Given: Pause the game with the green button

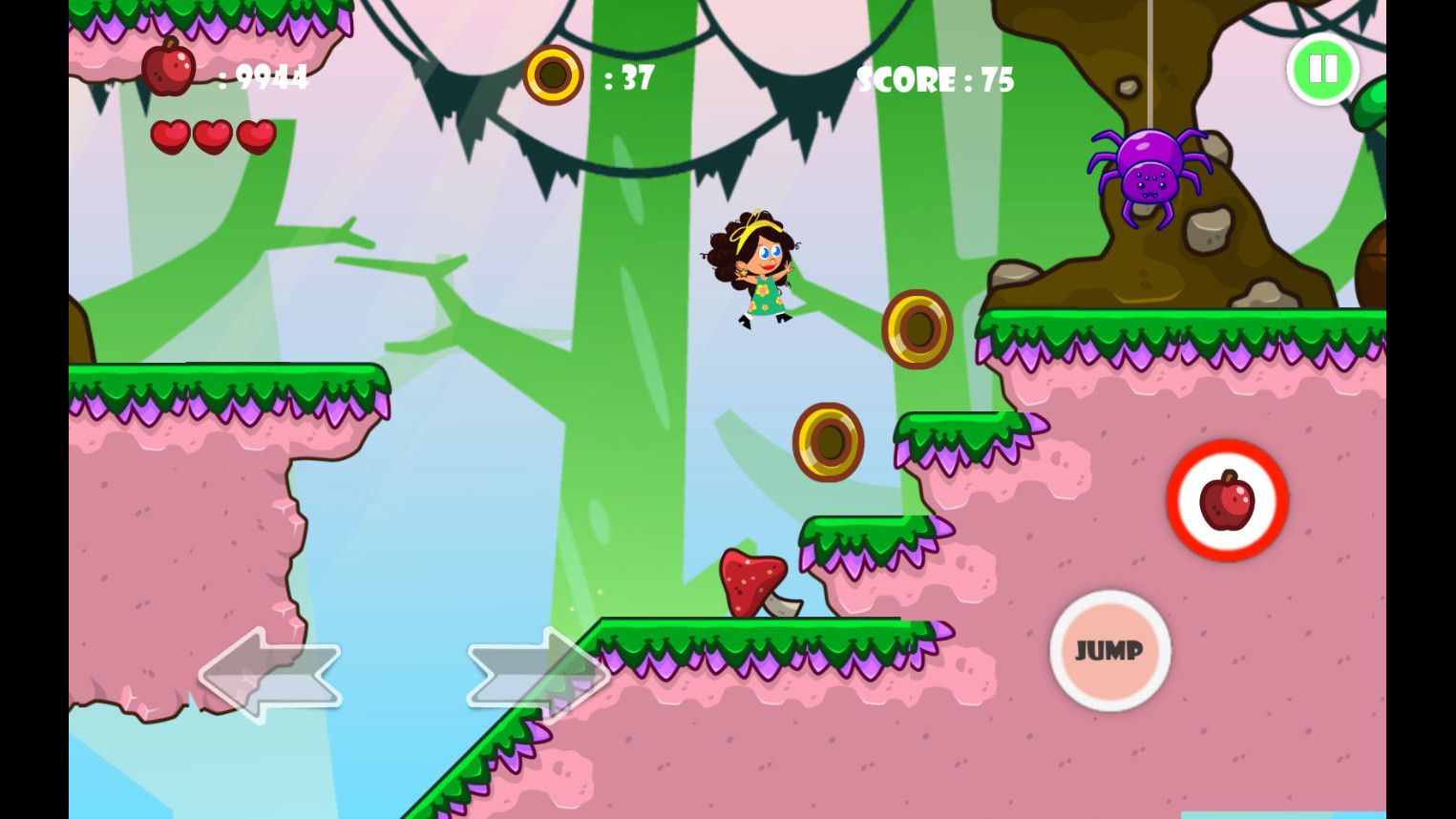Looking at the screenshot, I should pyautogui.click(x=1322, y=69).
